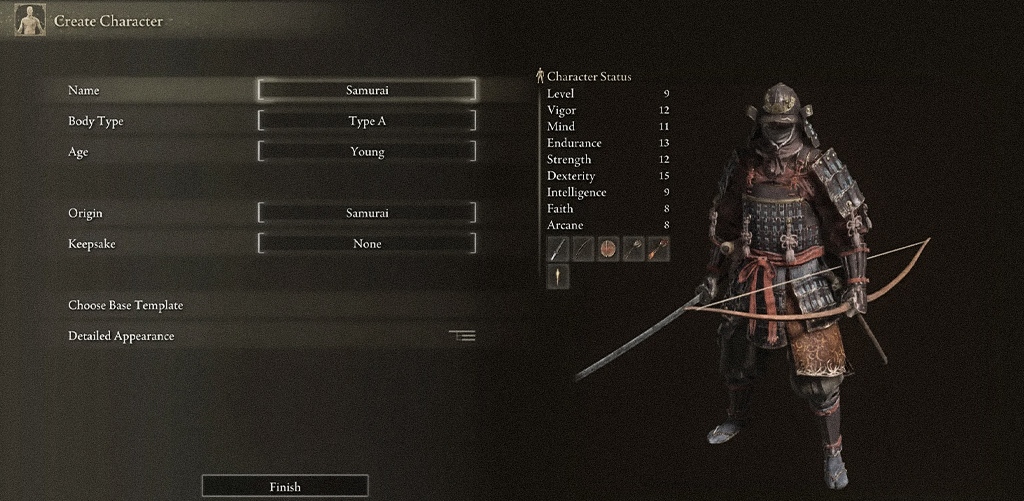The height and width of the screenshot is (501, 1024).
Task: Change the Origin class selection
Action: 367,213
